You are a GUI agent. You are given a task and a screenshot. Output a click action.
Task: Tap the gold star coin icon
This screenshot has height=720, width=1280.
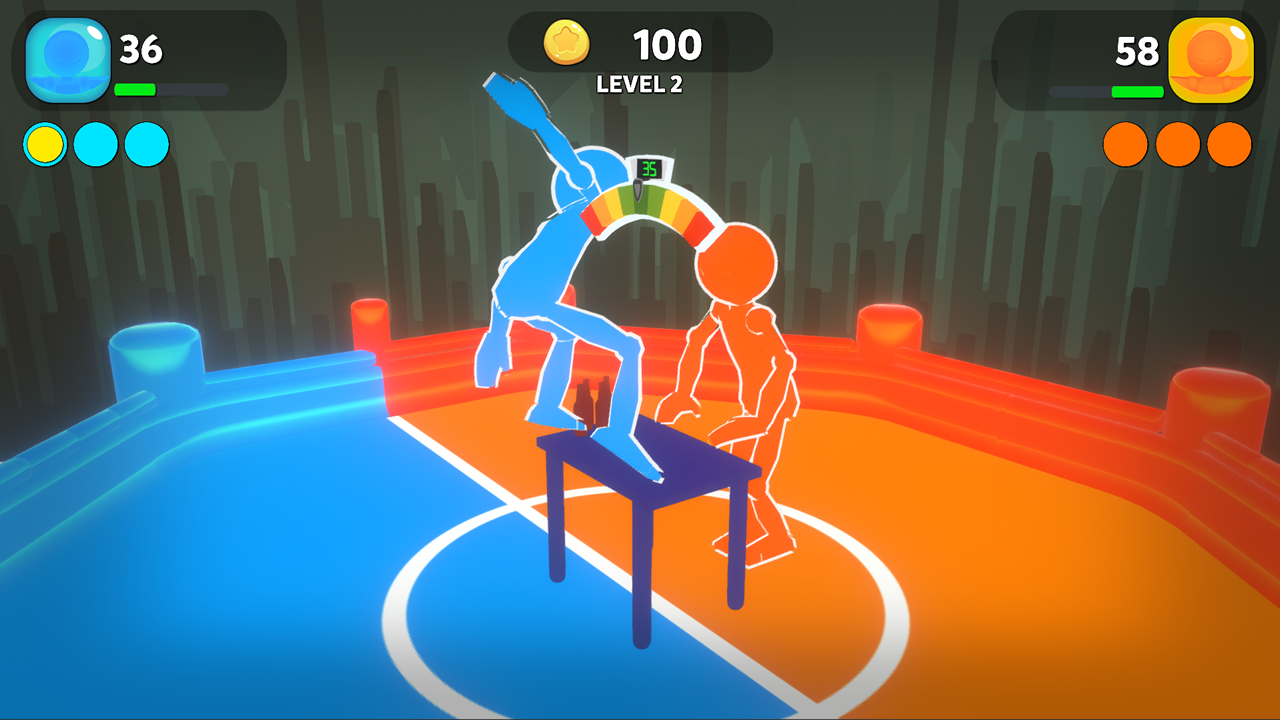(566, 42)
